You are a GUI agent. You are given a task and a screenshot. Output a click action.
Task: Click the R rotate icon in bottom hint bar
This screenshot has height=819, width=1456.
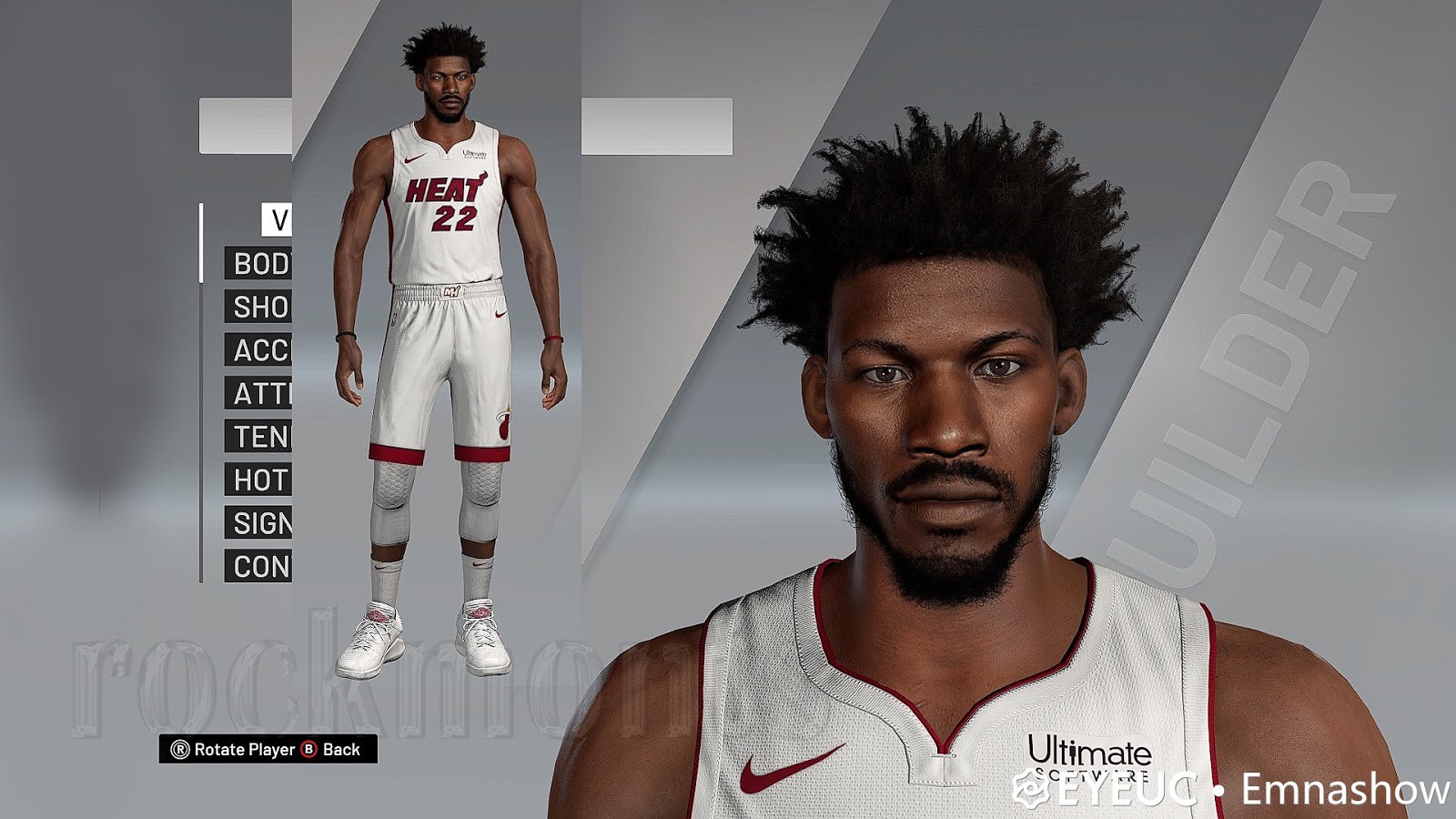click(x=180, y=749)
